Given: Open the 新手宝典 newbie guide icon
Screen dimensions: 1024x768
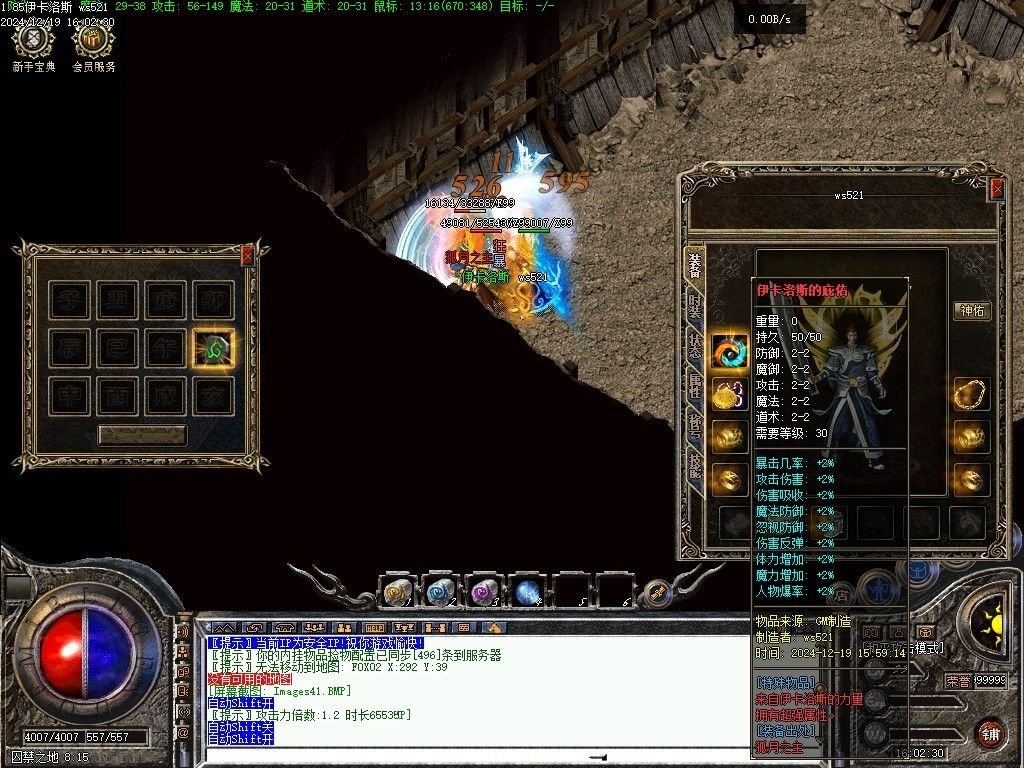Looking at the screenshot, I should pos(34,42).
